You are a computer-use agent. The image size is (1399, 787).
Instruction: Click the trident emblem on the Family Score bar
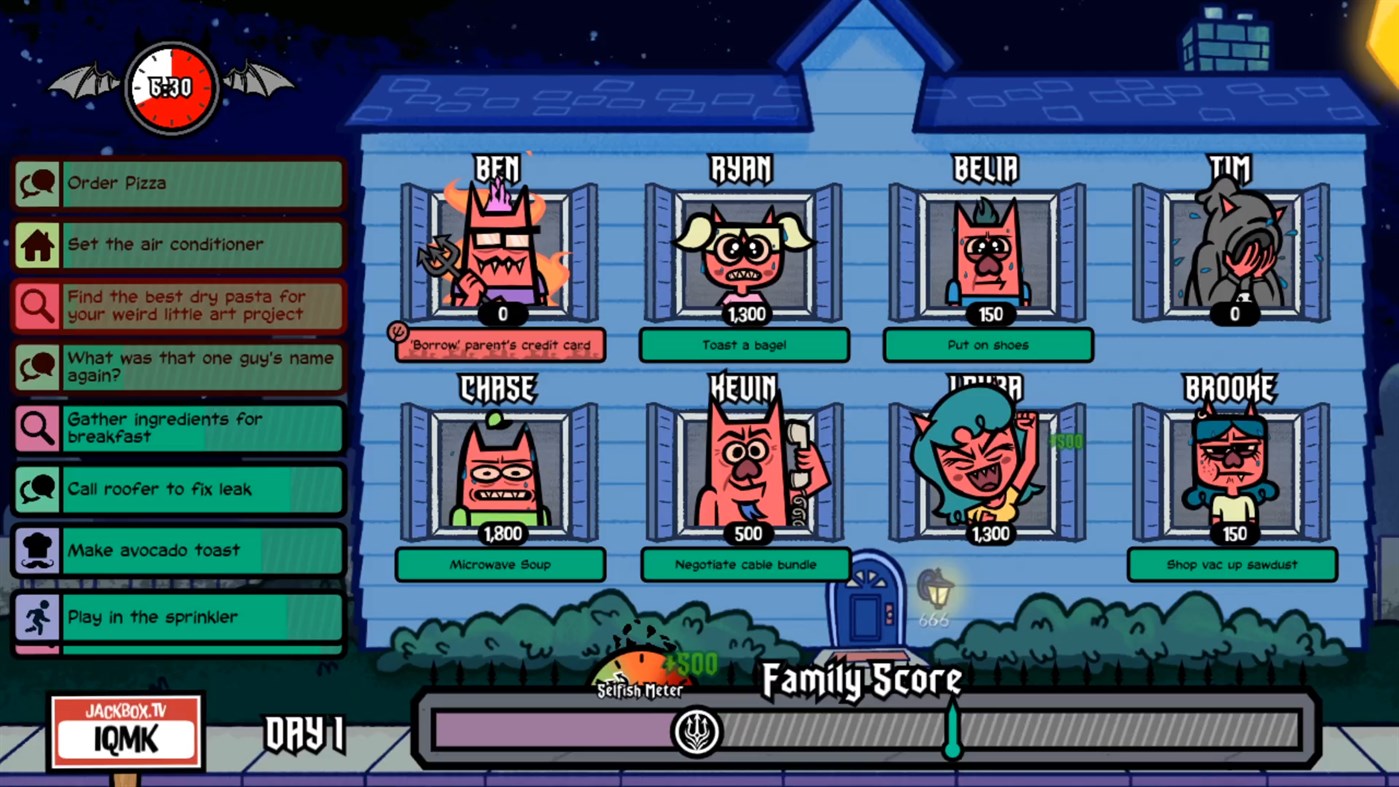click(697, 731)
